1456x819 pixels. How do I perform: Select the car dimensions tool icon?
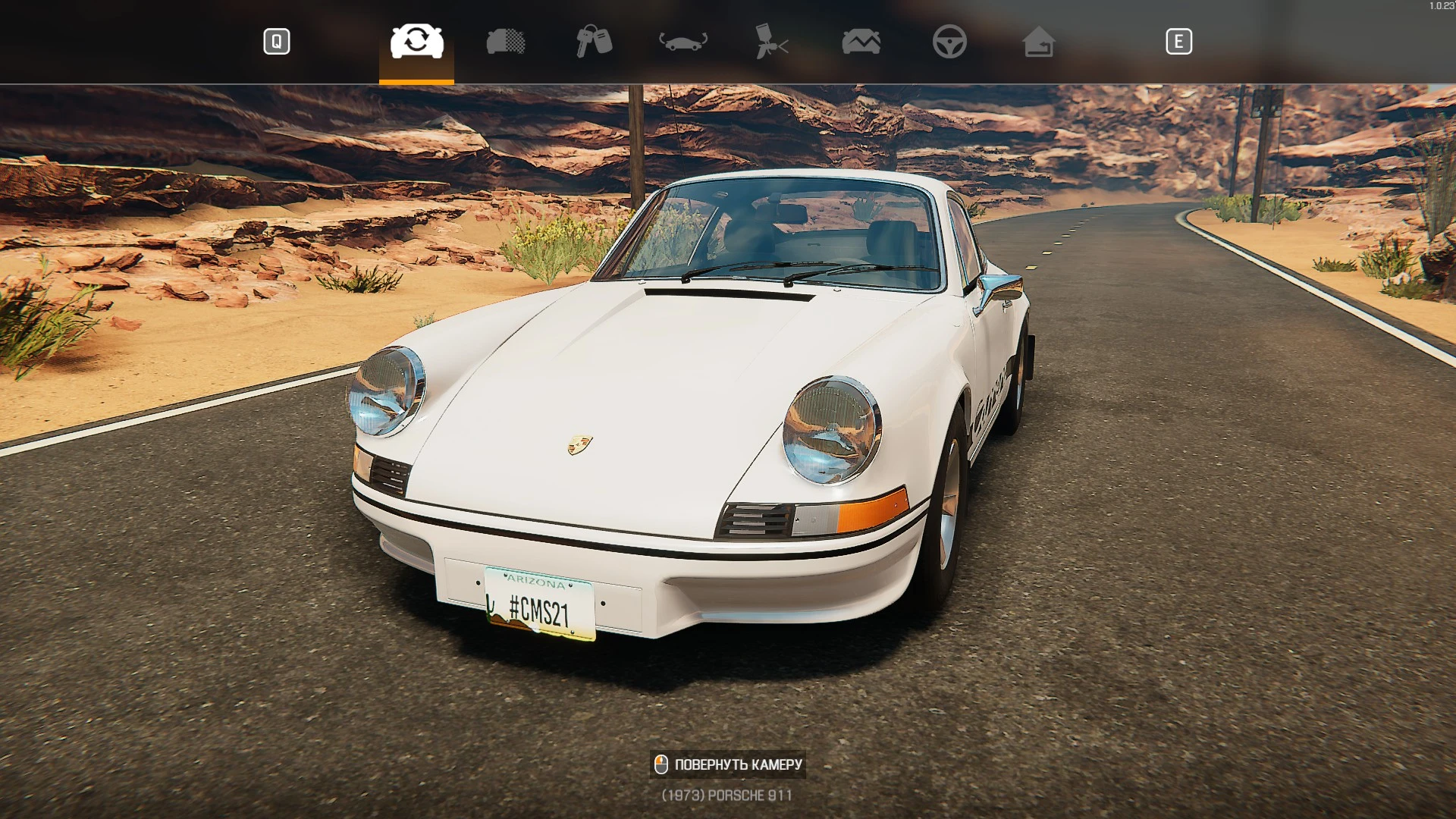tap(685, 42)
